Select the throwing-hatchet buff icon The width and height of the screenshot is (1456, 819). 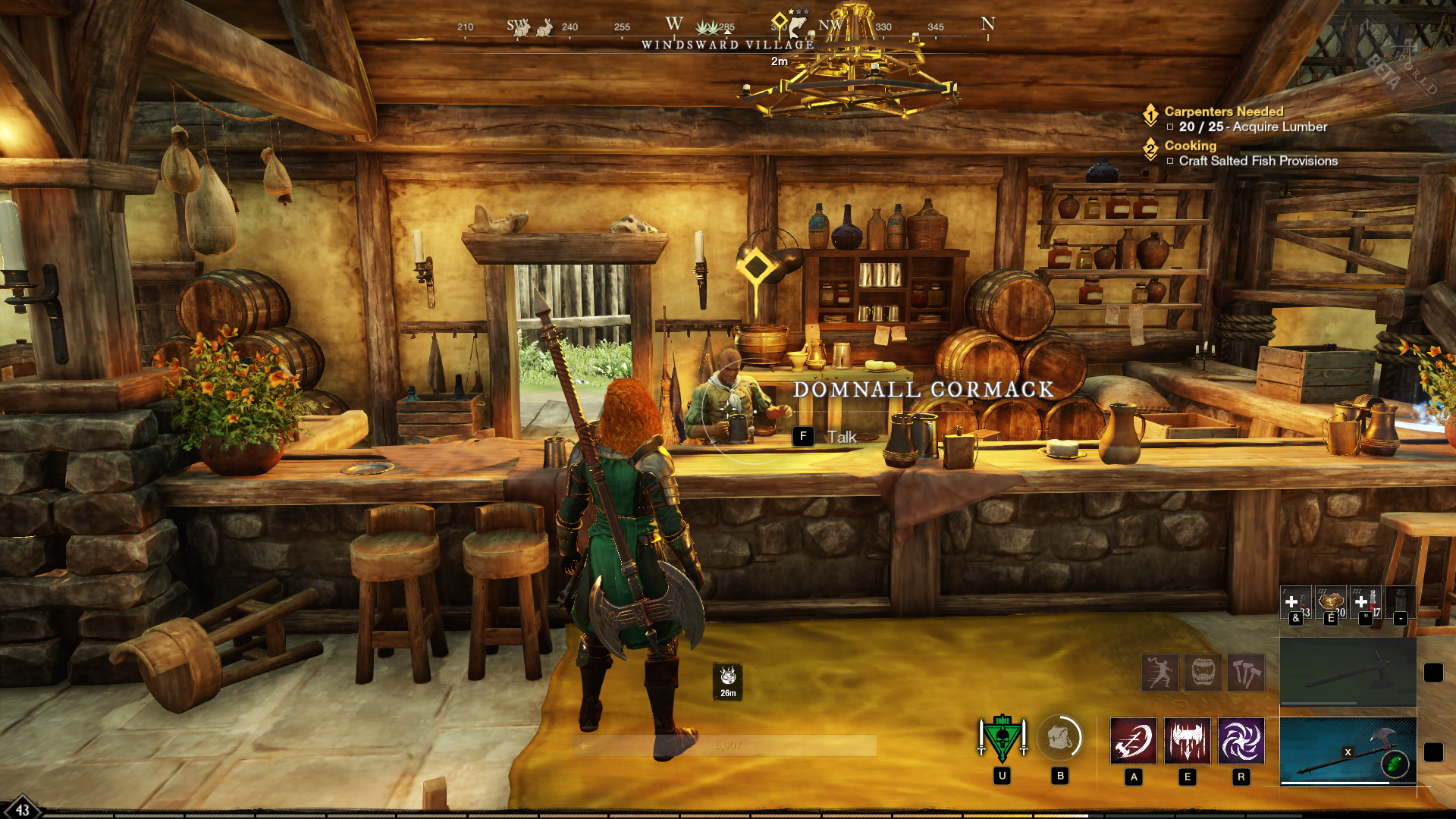click(x=1160, y=672)
